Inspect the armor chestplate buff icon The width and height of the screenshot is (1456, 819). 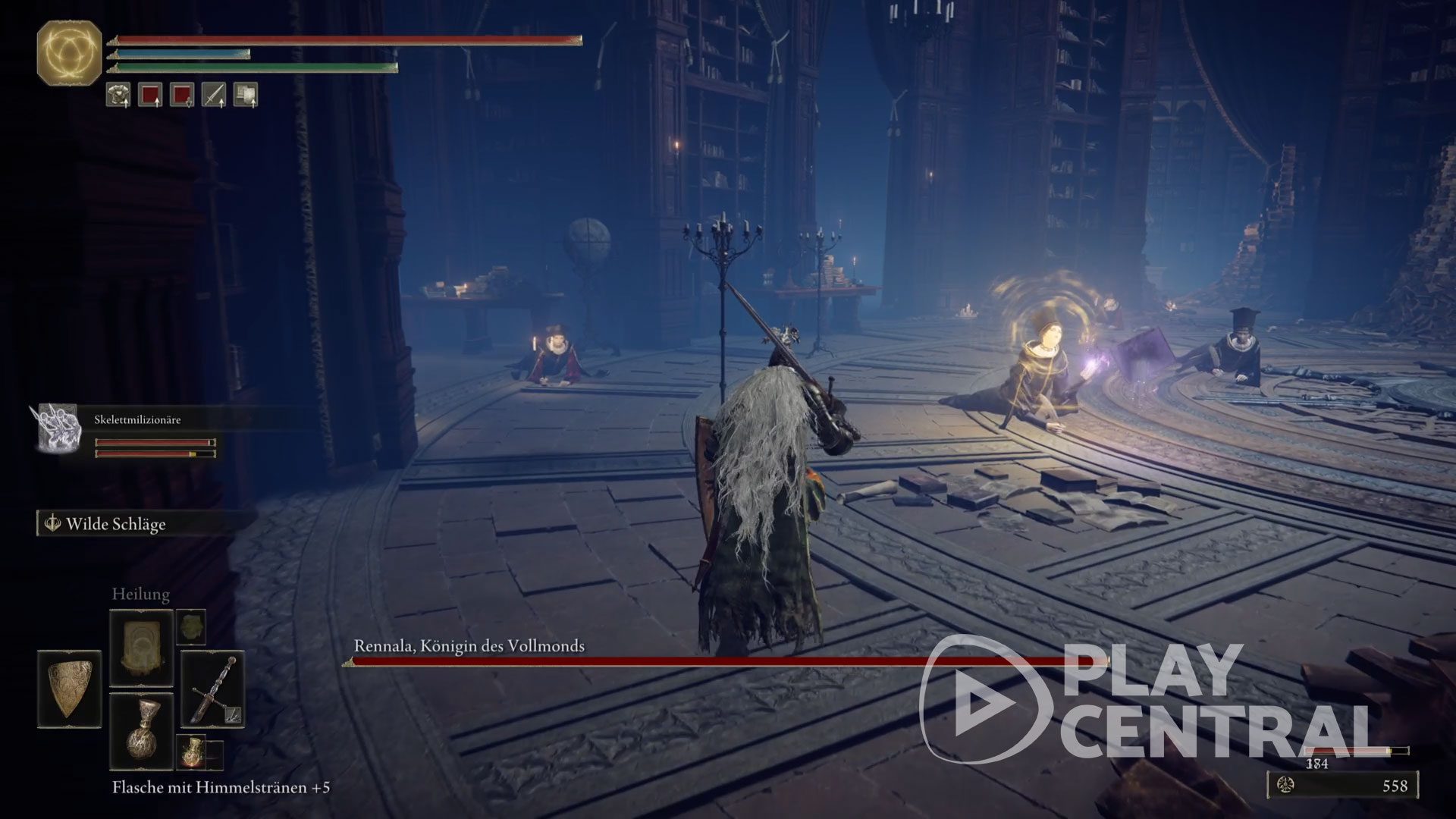(x=118, y=95)
